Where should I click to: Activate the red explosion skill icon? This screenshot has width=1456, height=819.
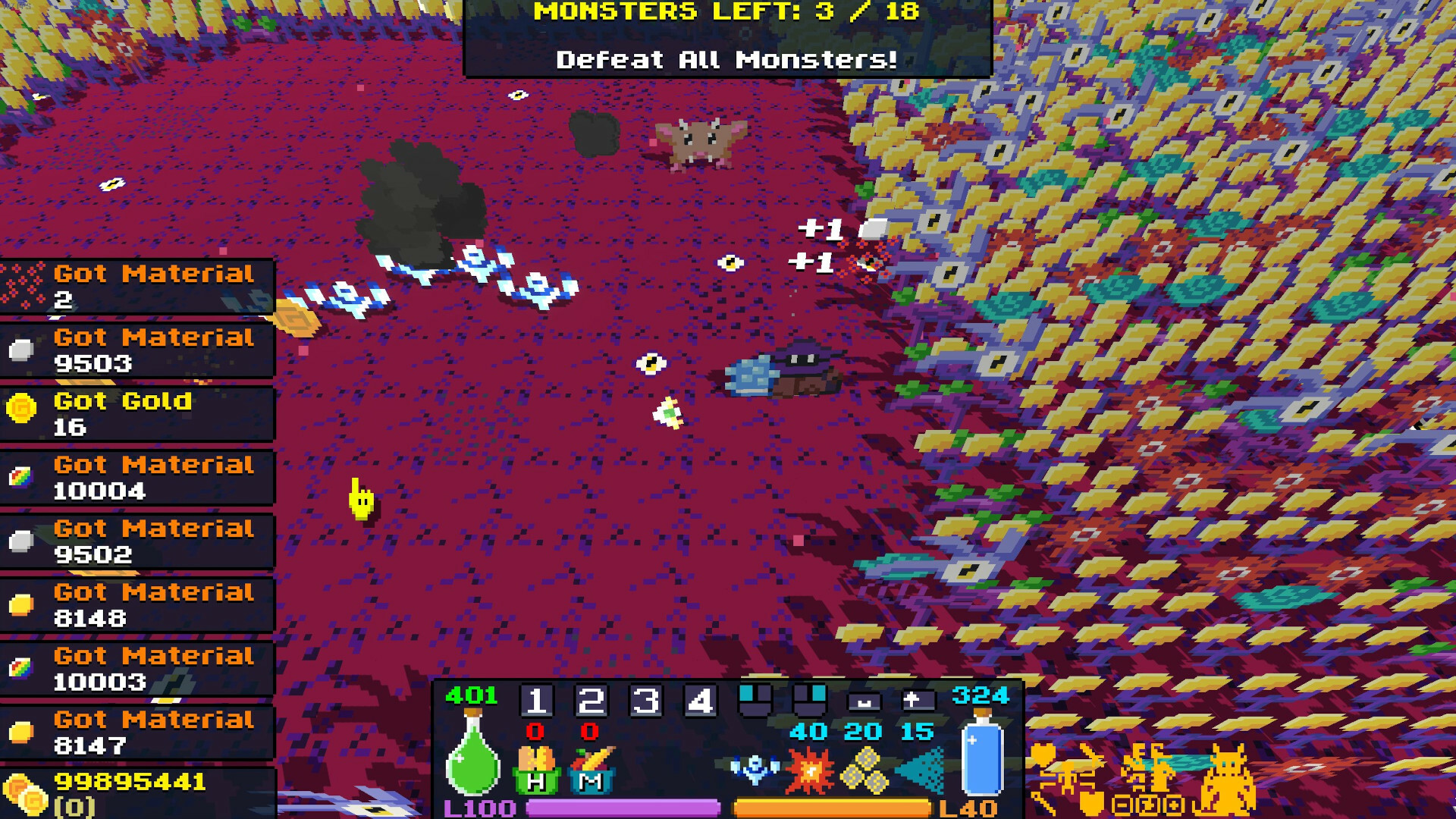coord(809,769)
